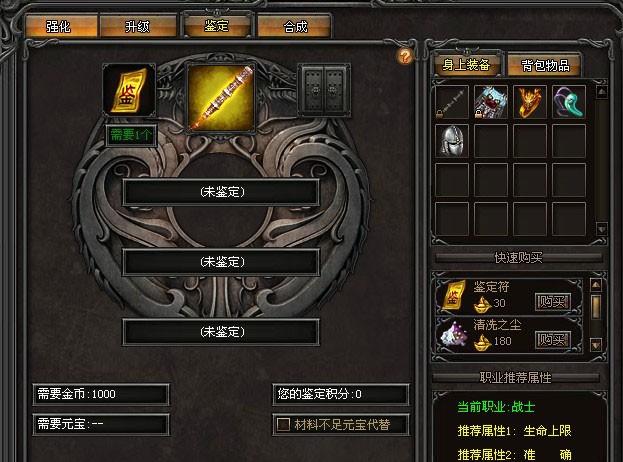Show the 身上装备 equipment tab
This screenshot has width=623, height=462.
tap(465, 66)
